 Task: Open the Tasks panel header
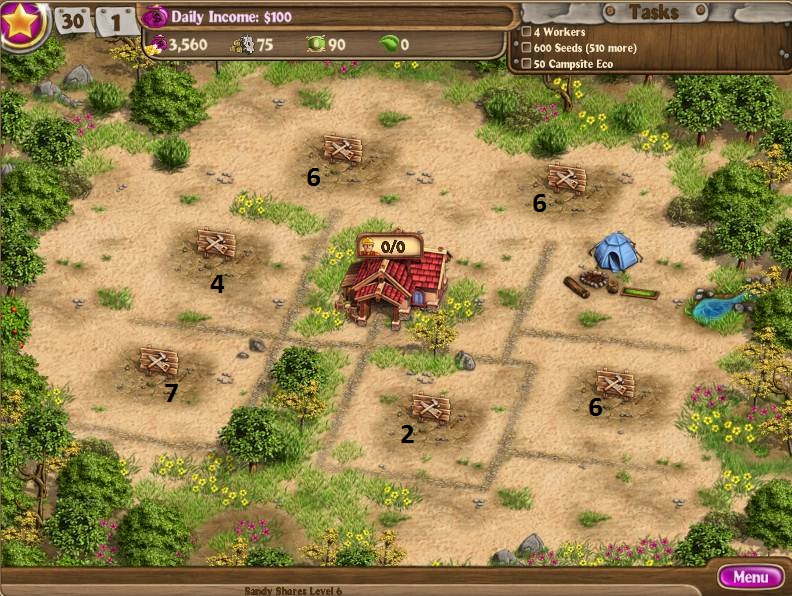click(654, 12)
